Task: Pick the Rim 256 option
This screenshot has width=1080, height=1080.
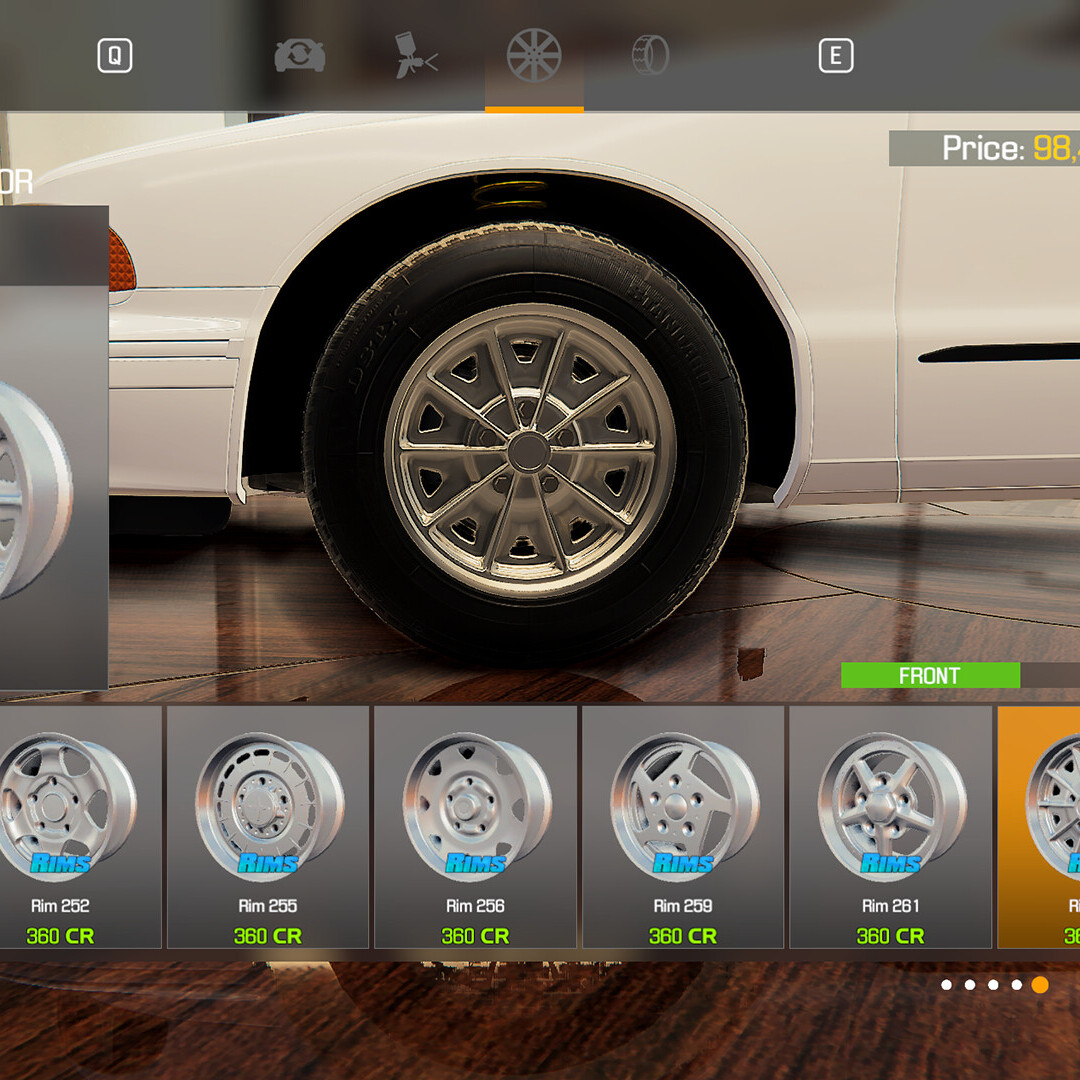Action: pos(475,827)
